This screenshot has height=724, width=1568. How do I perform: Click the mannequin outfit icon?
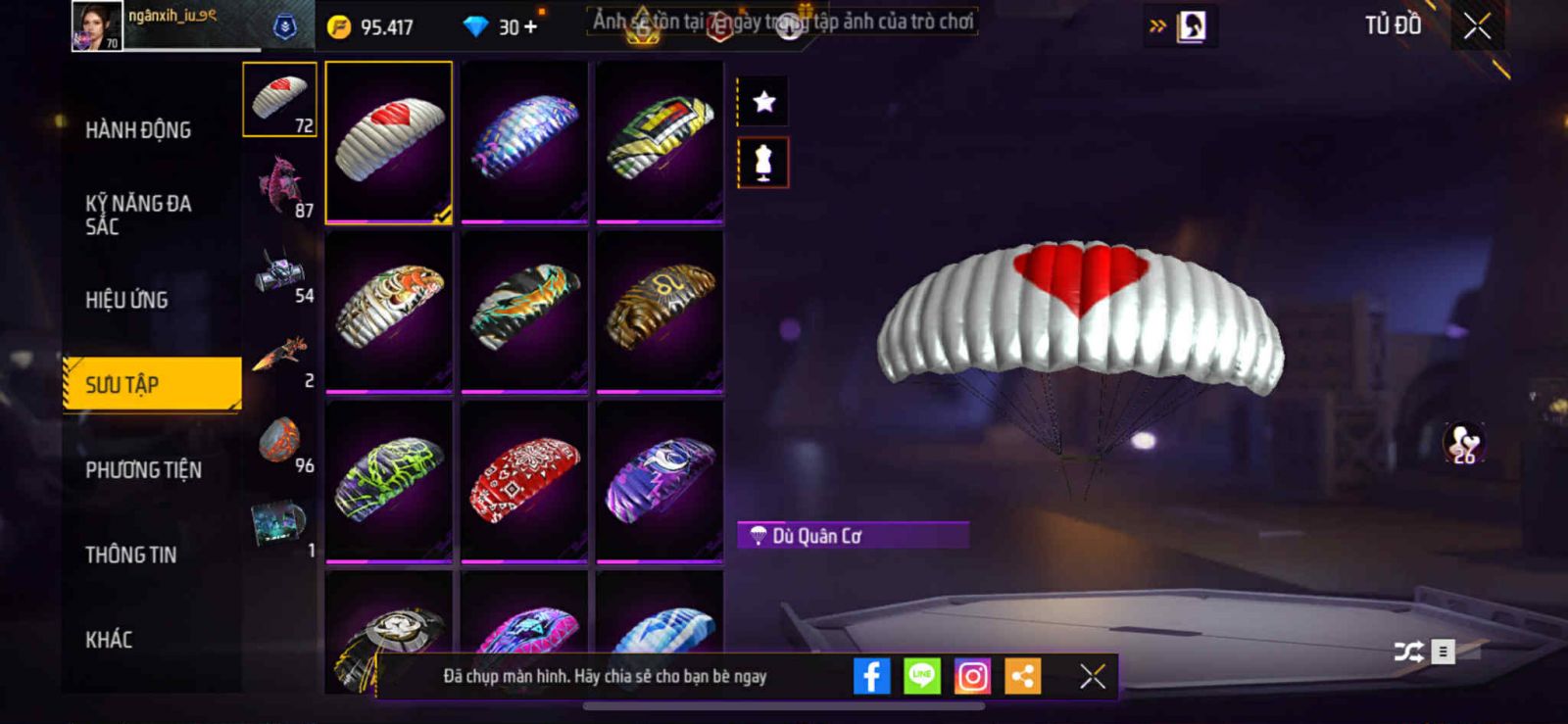point(763,163)
